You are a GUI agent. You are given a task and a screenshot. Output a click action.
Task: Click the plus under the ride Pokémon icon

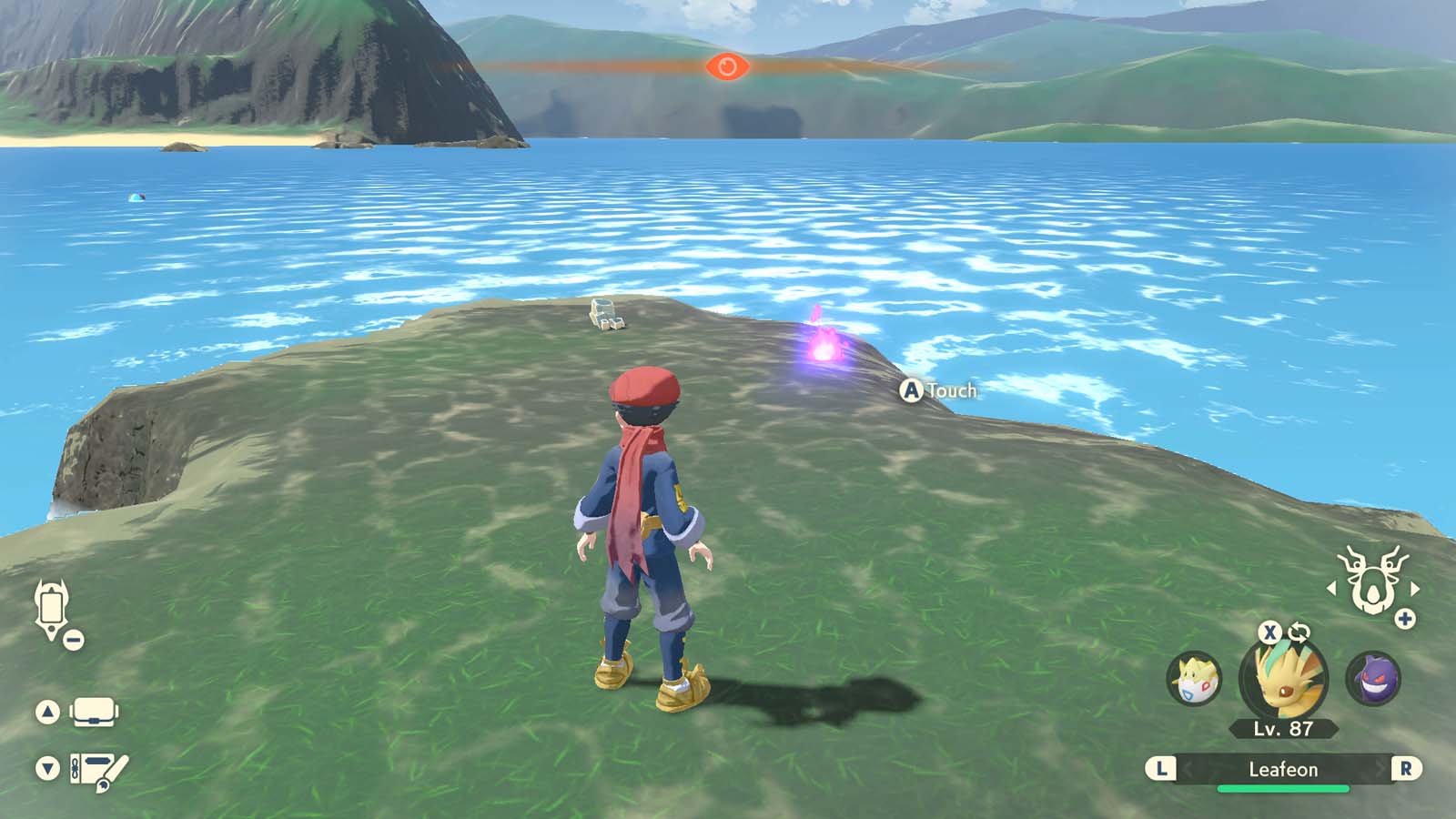click(x=1405, y=617)
